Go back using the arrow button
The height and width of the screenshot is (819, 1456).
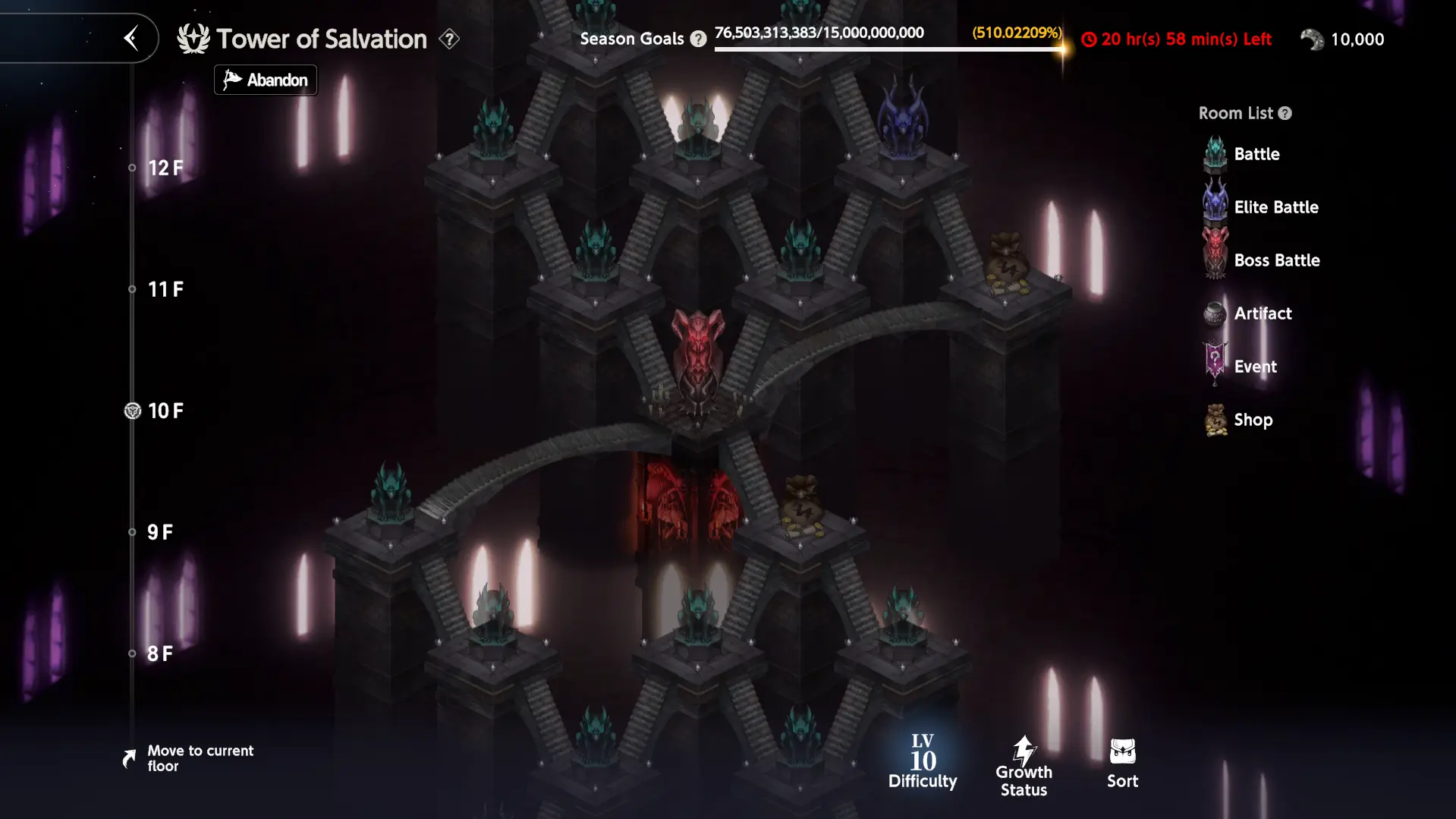(x=131, y=38)
